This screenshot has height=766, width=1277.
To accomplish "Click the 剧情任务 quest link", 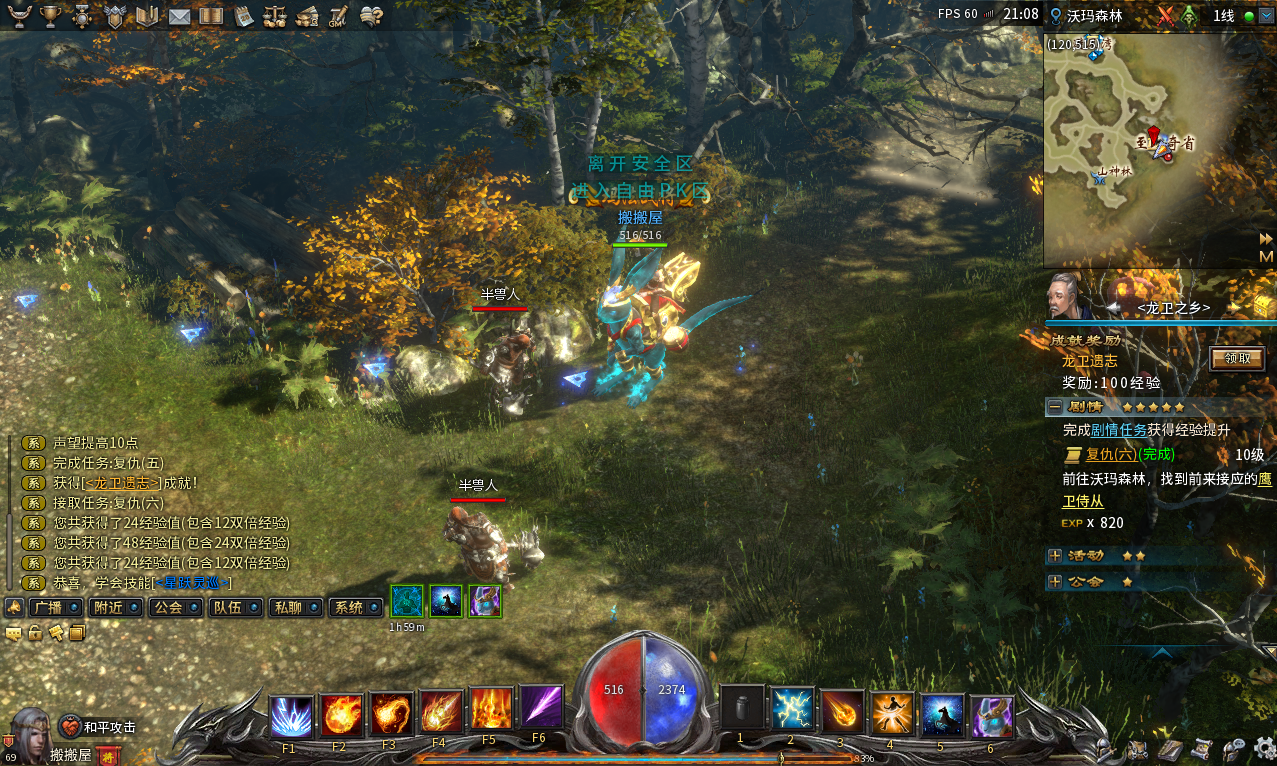I will [x=1118, y=430].
